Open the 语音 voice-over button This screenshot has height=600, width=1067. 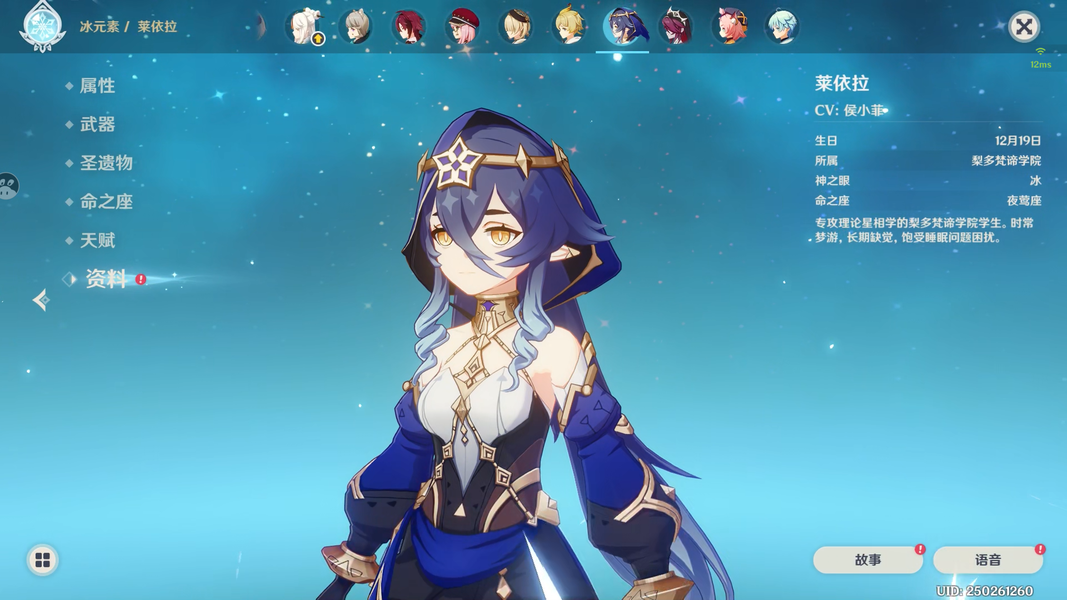tap(987, 560)
